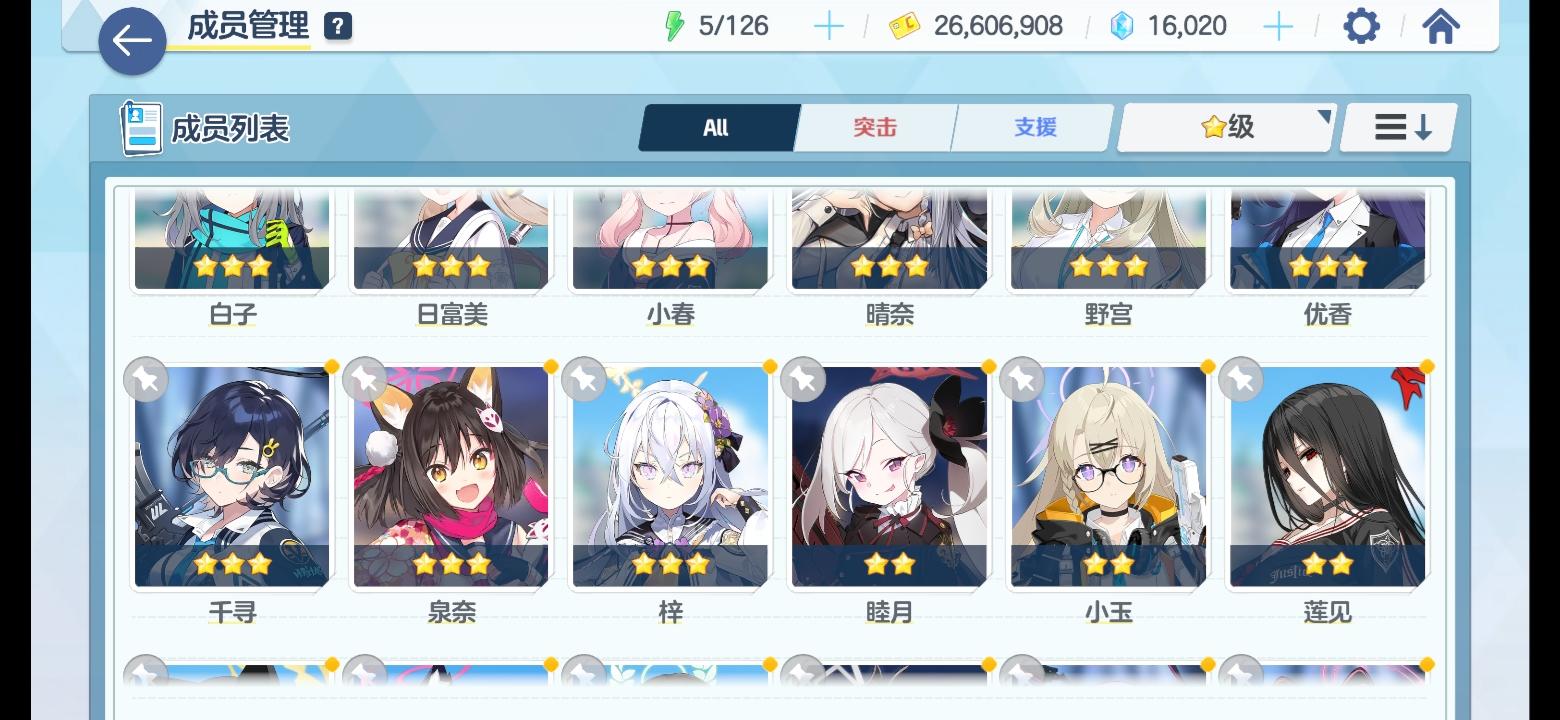Open the help icon next to 成员管理 title
1560x720 pixels.
(x=338, y=24)
